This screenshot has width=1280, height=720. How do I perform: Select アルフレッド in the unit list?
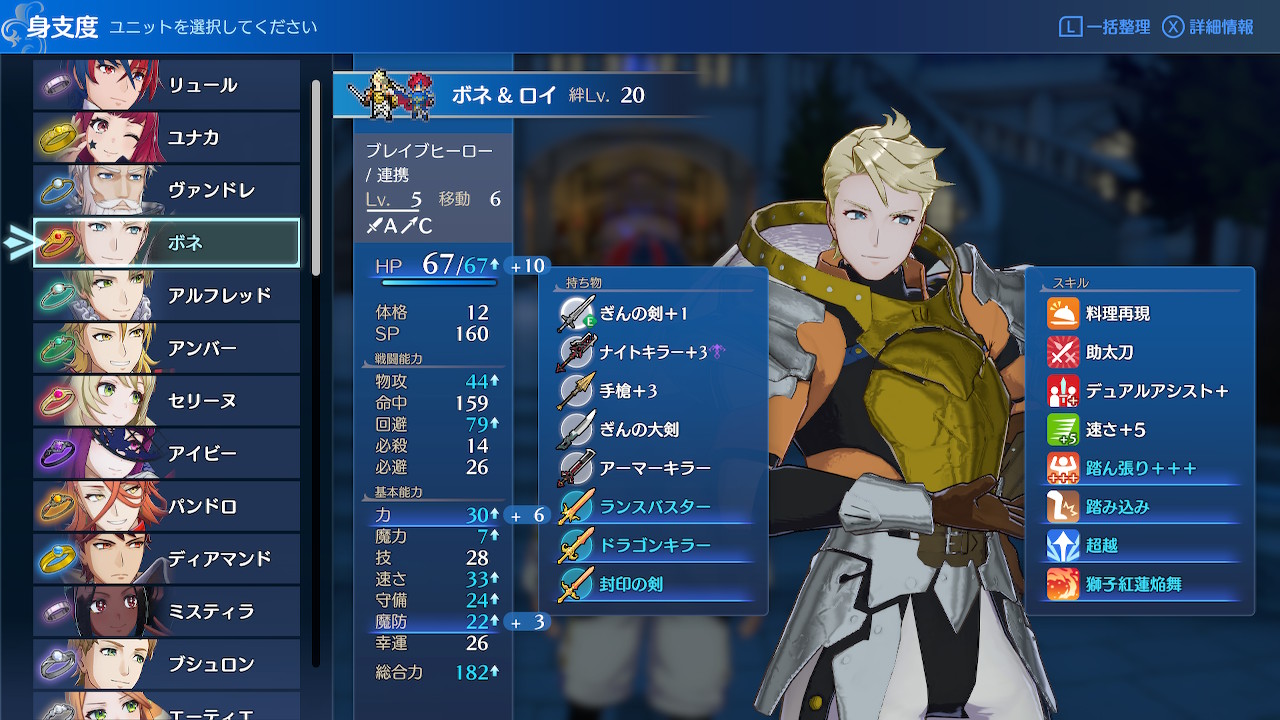[x=166, y=296]
